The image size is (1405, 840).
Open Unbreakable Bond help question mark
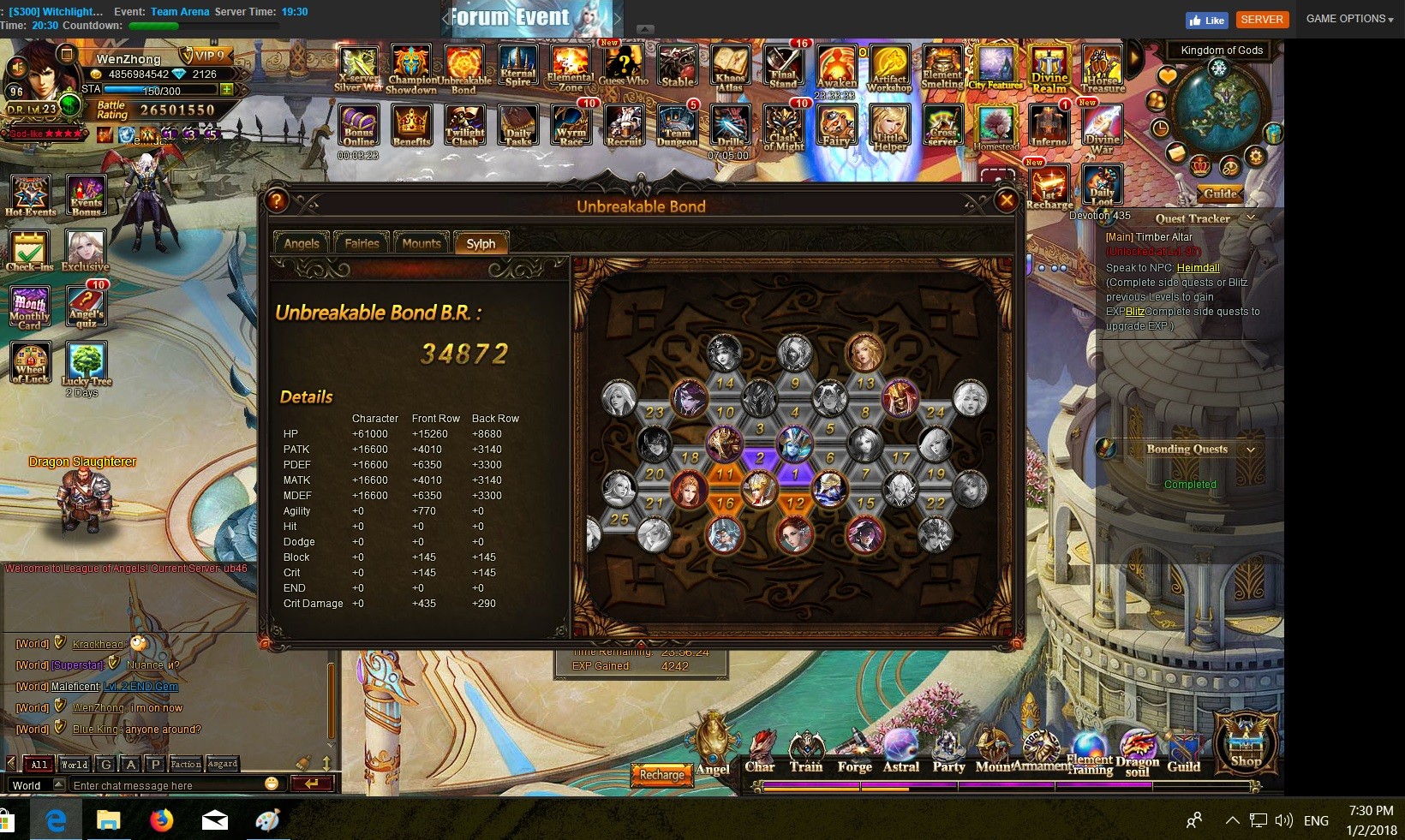pyautogui.click(x=276, y=201)
